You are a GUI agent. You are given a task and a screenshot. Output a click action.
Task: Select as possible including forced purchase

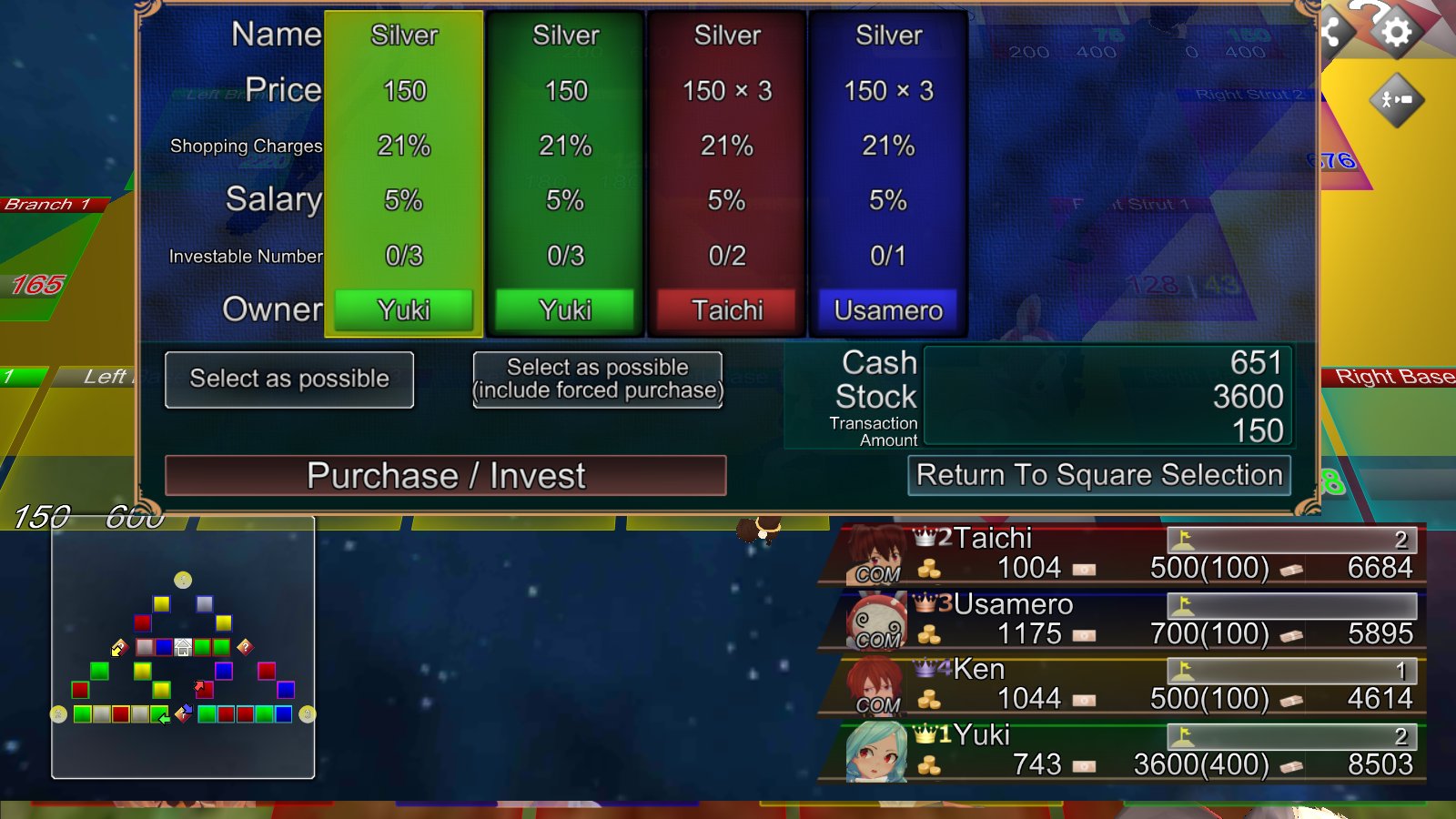[597, 379]
